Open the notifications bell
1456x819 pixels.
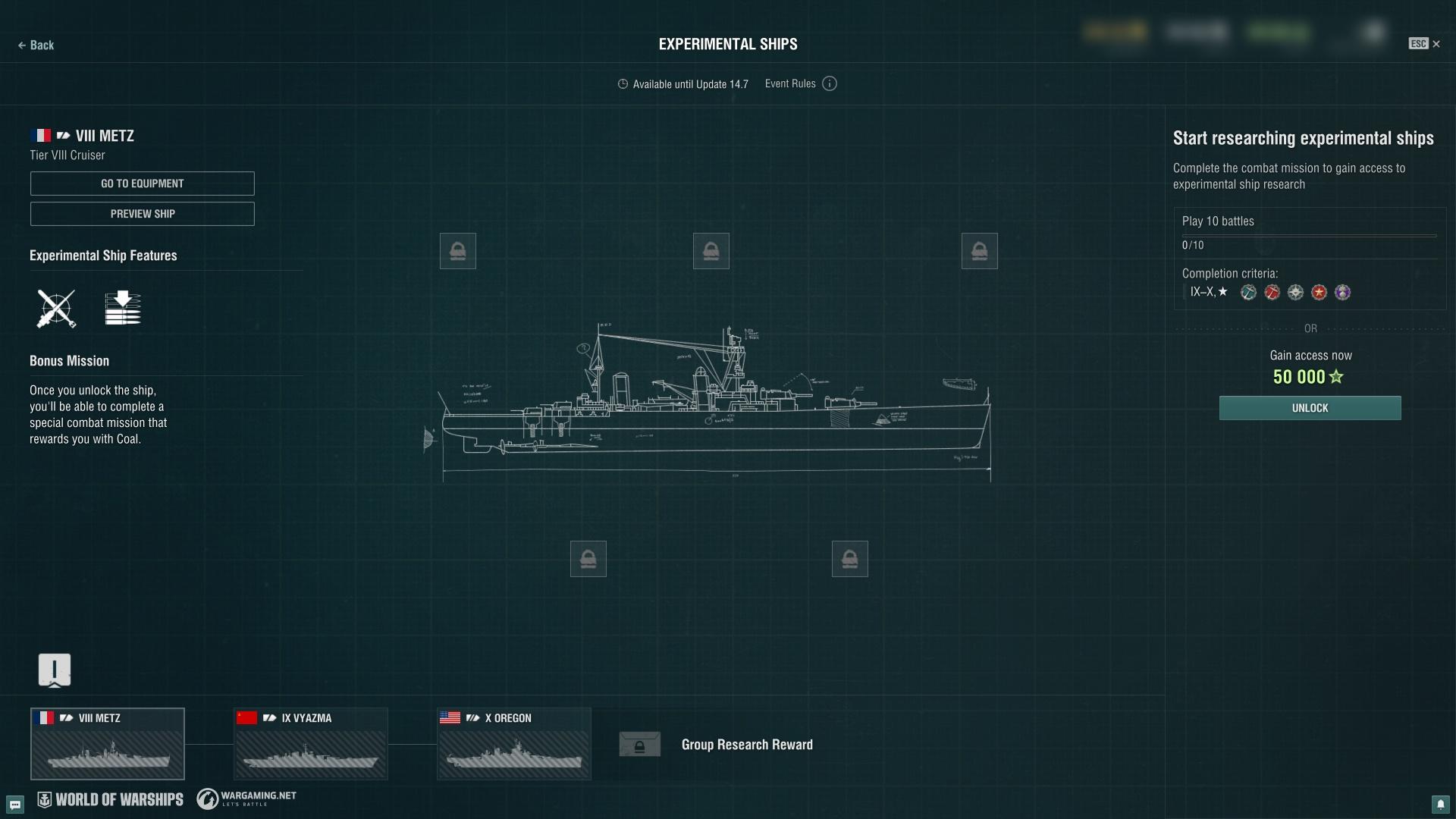point(1440,804)
